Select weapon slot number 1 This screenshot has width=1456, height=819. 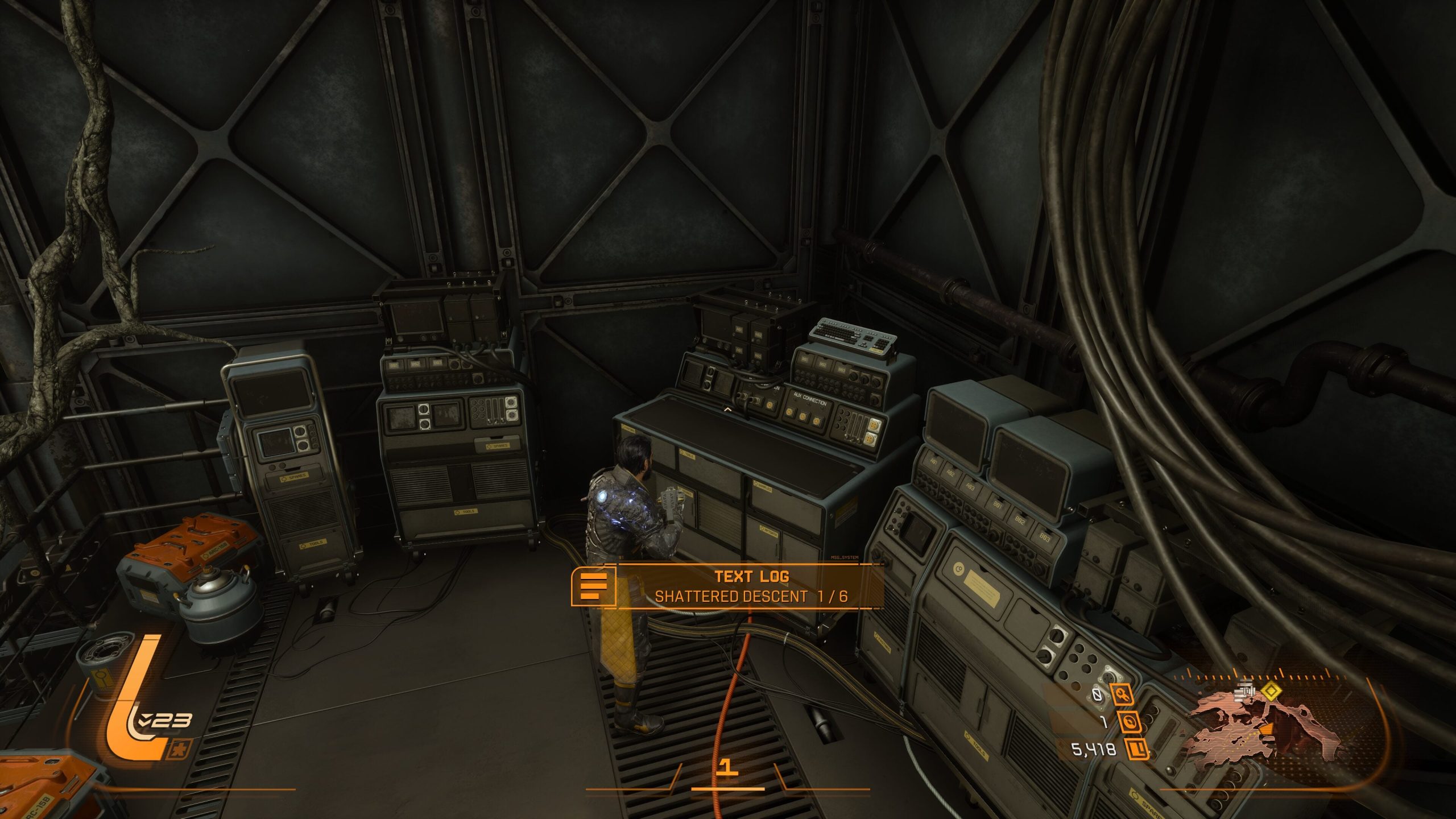pos(727,768)
